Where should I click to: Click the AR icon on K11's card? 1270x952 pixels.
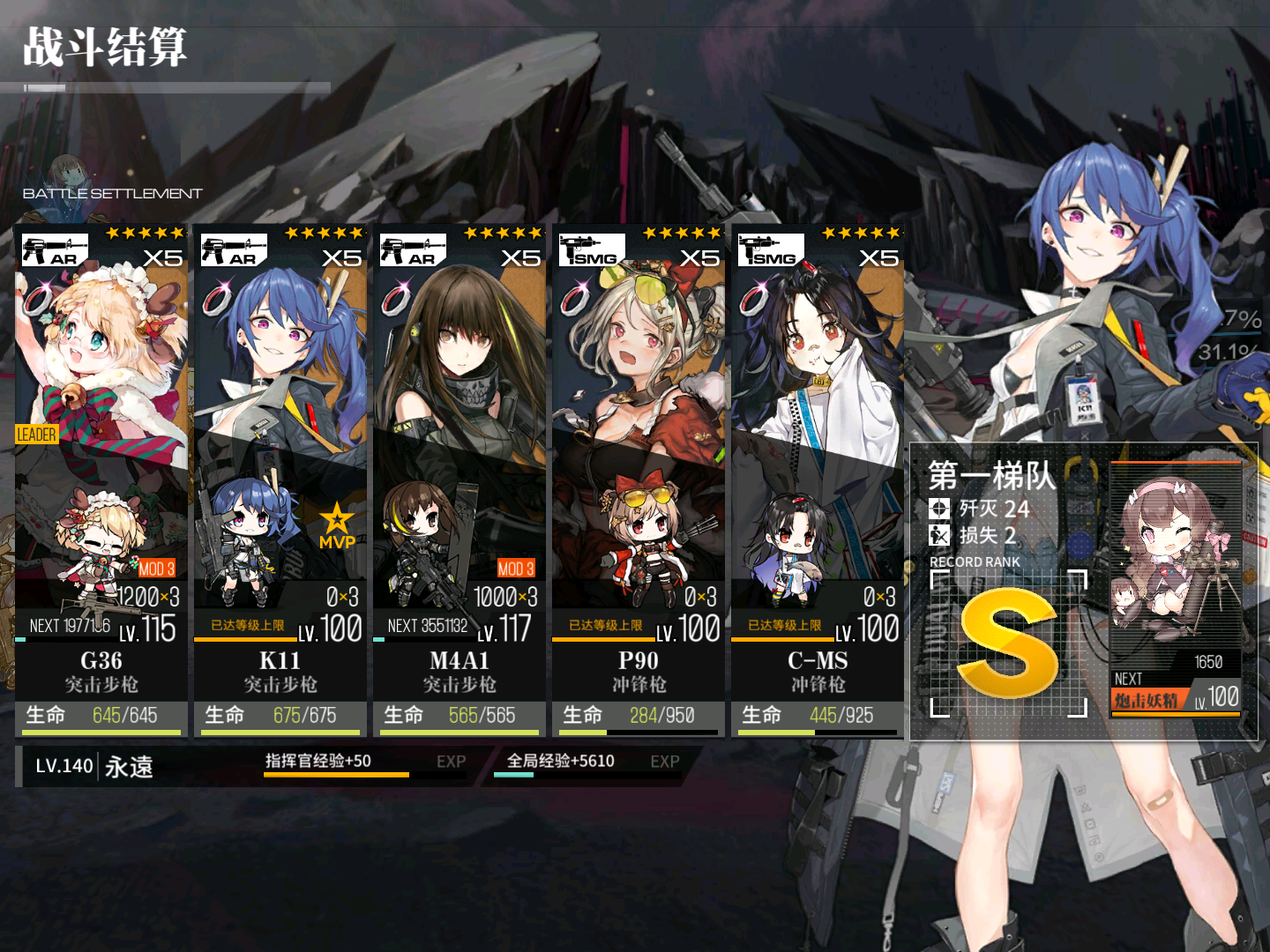[234, 249]
